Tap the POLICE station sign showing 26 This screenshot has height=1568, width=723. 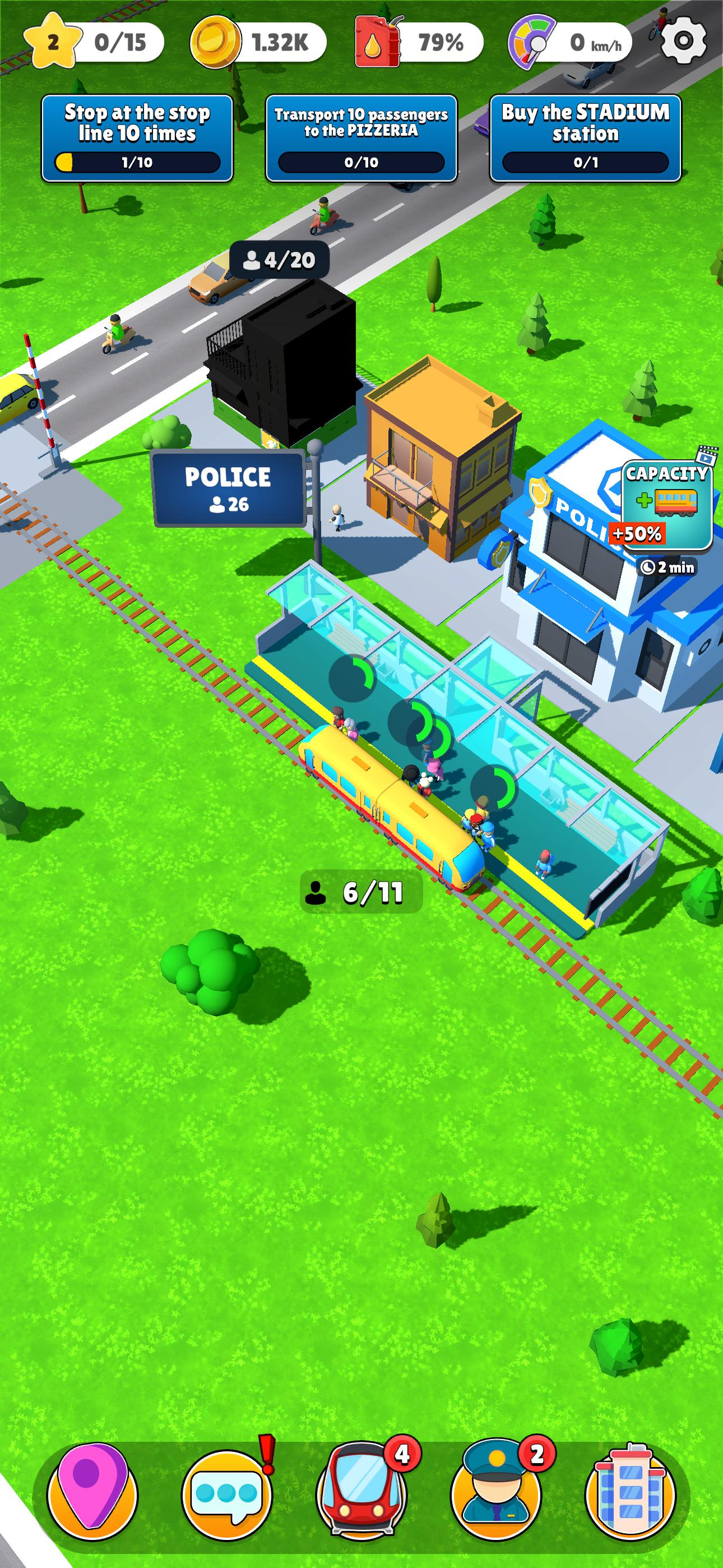(x=228, y=488)
